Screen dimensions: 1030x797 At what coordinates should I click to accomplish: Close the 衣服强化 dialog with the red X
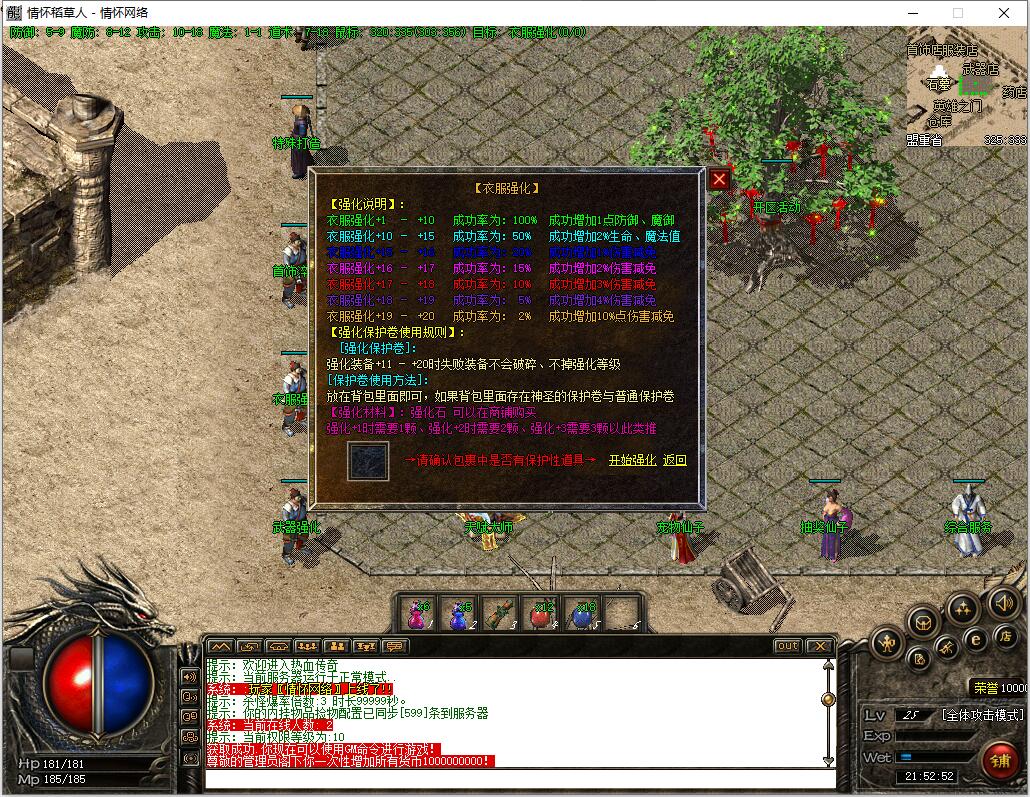[x=719, y=180]
